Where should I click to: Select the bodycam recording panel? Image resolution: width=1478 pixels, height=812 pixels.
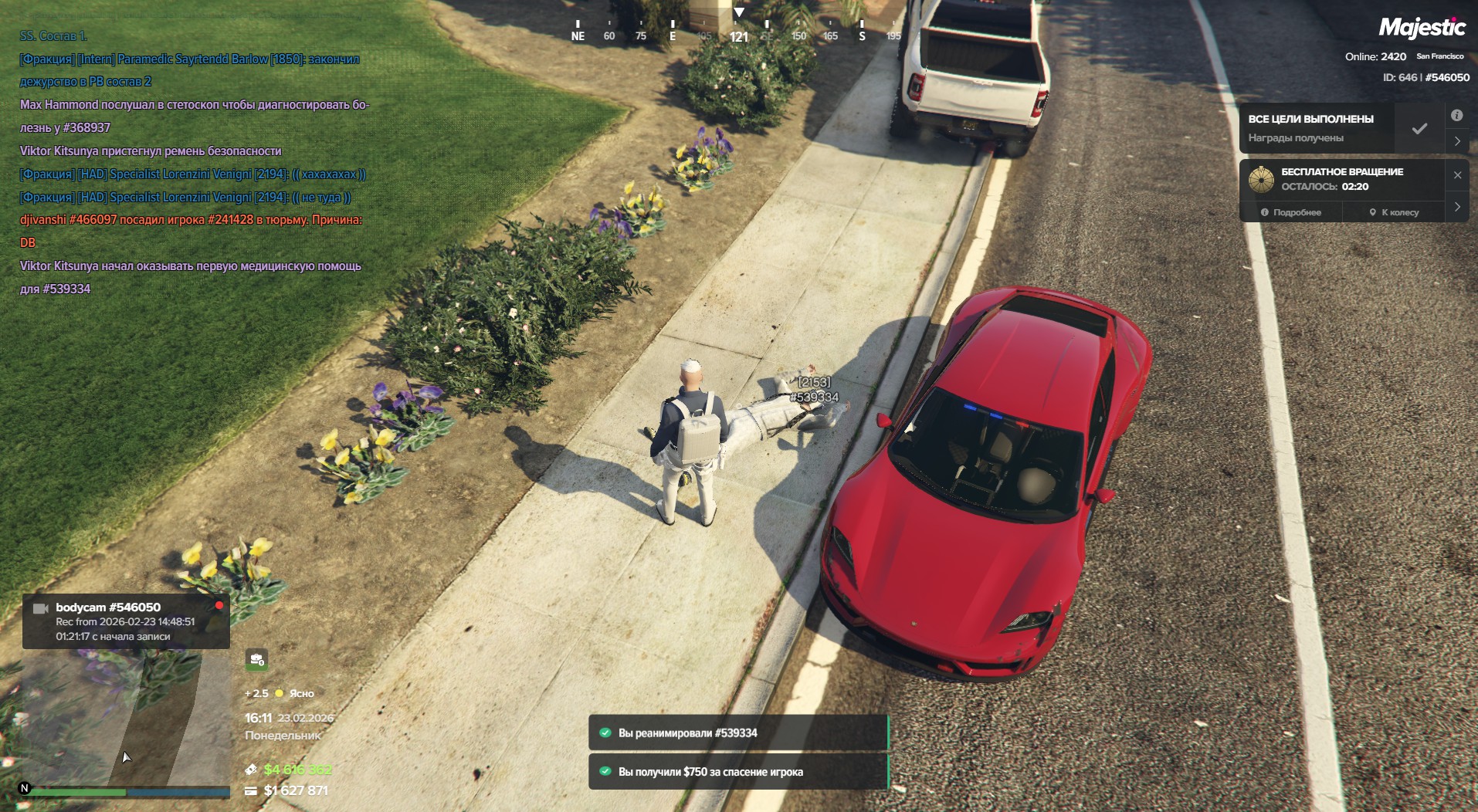(x=126, y=621)
